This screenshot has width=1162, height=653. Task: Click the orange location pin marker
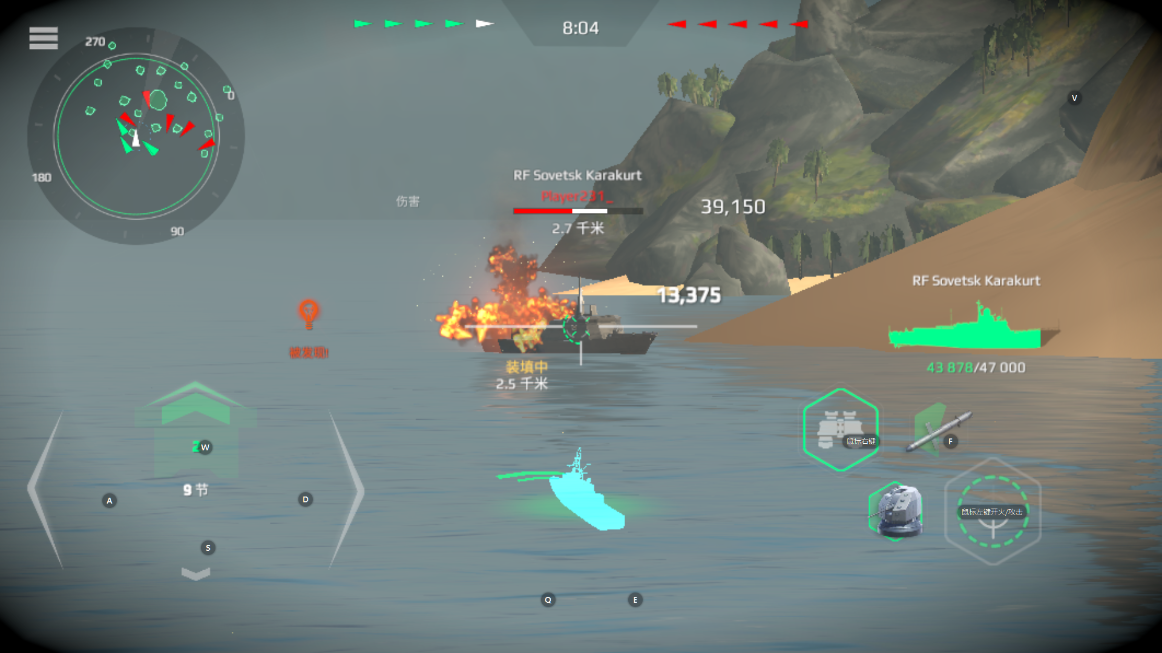(308, 314)
